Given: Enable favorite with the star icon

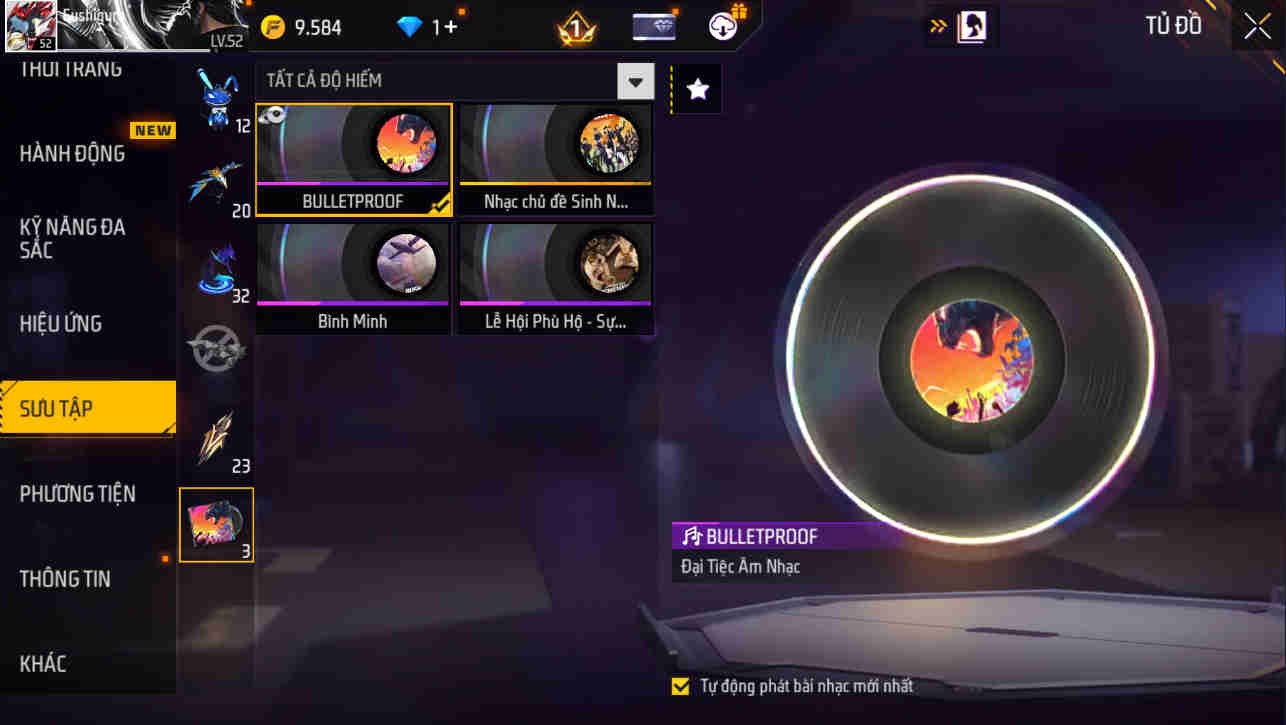Looking at the screenshot, I should coord(696,87).
